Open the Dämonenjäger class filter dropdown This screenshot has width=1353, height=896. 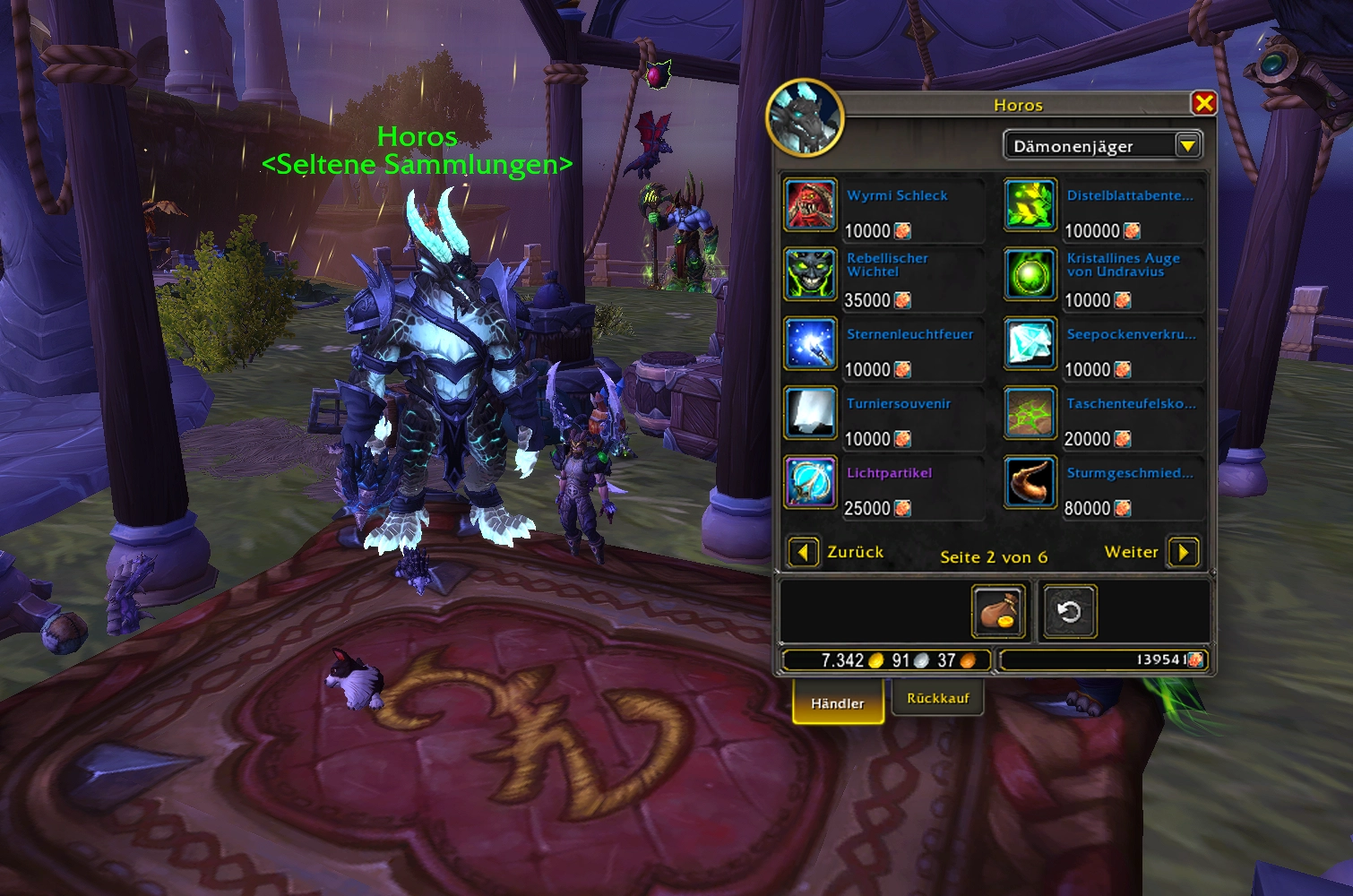click(x=1188, y=145)
